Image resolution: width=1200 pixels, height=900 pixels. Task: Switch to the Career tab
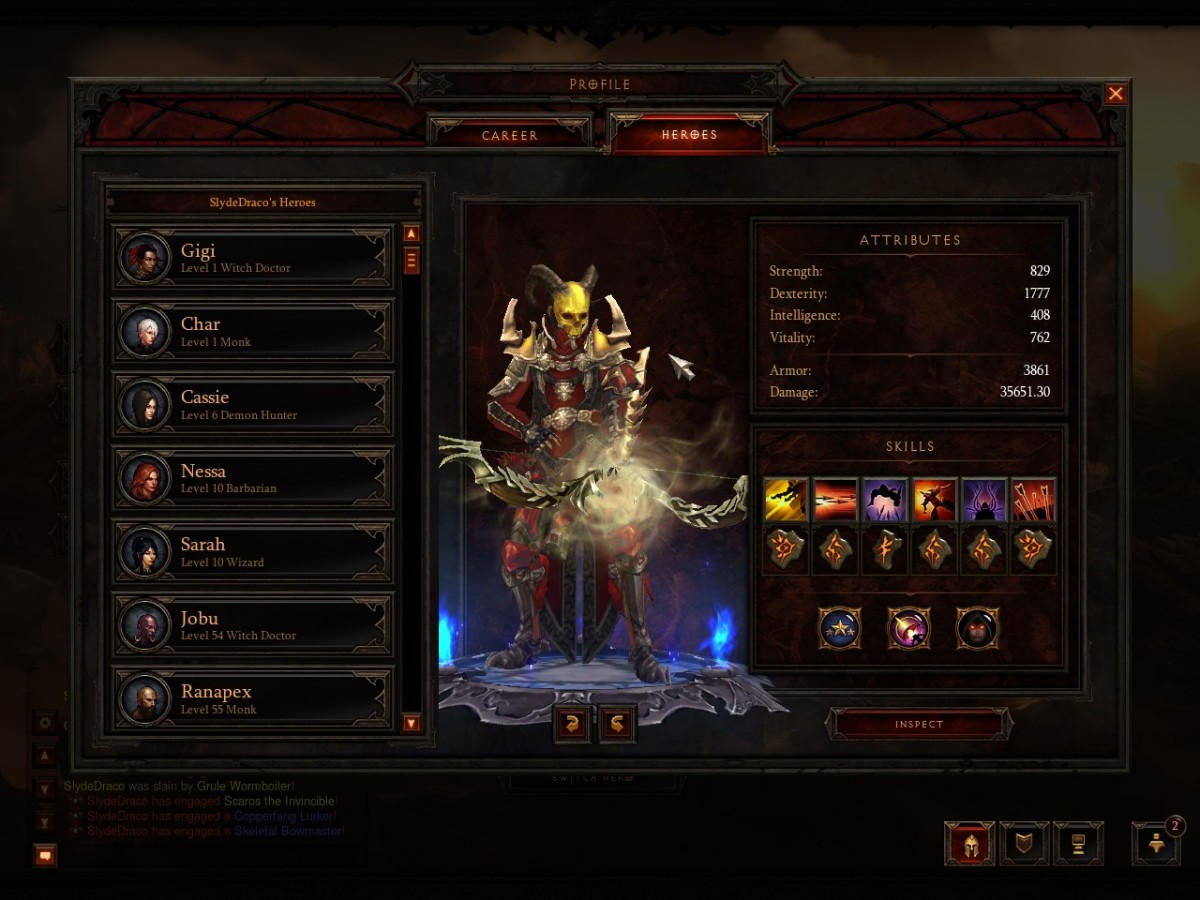[509, 135]
